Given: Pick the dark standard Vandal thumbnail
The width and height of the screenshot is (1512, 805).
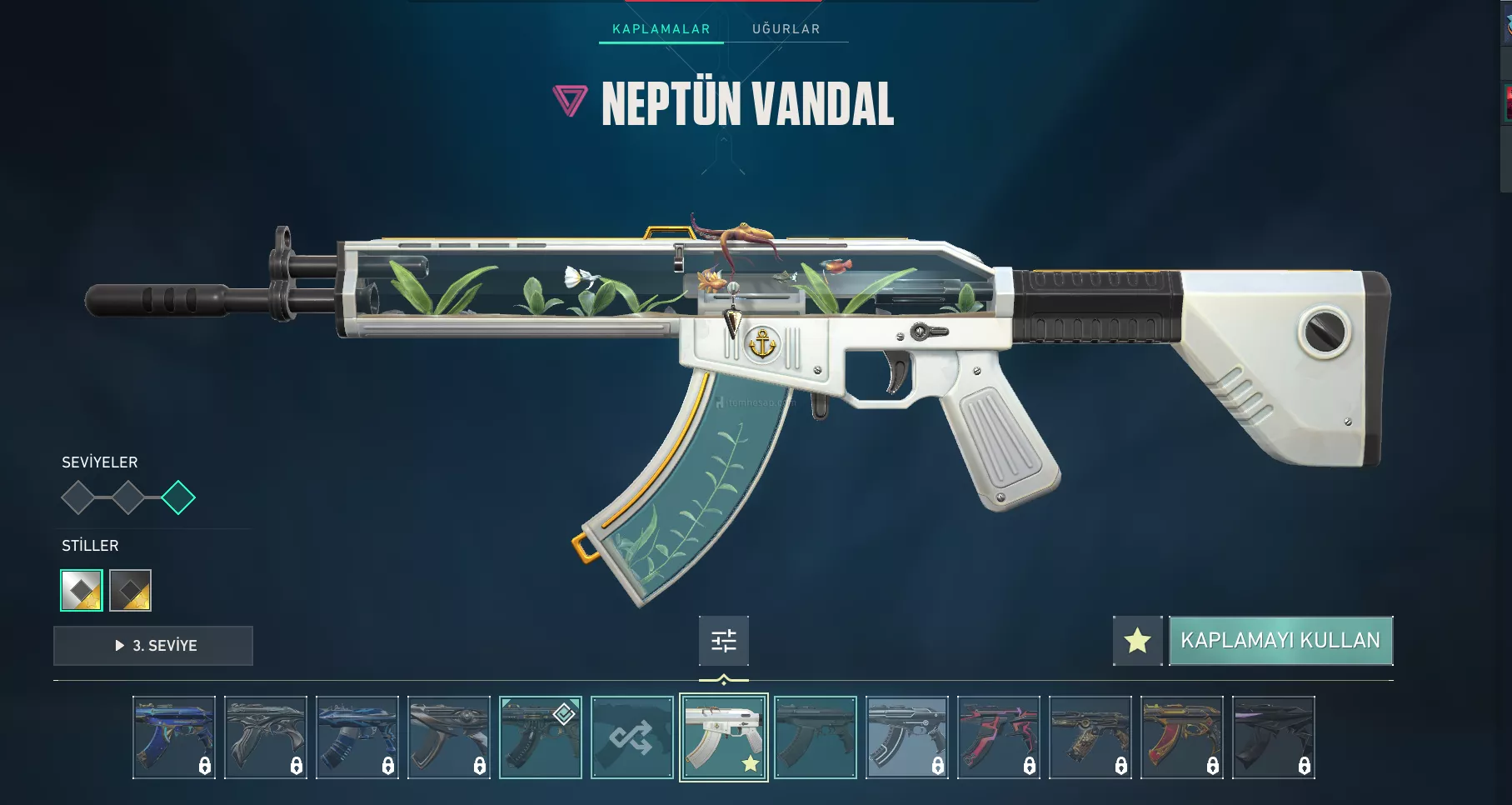Looking at the screenshot, I should point(815,737).
